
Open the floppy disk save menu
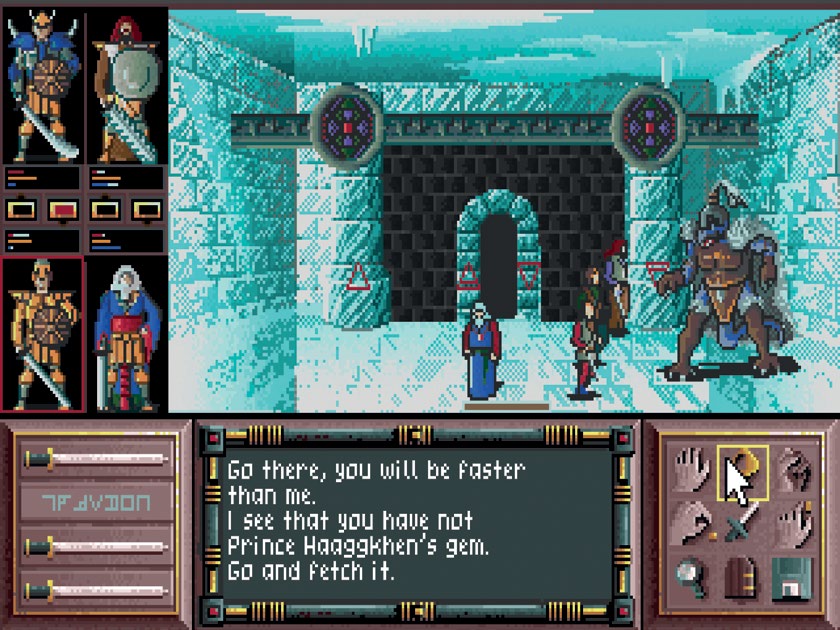coord(792,577)
